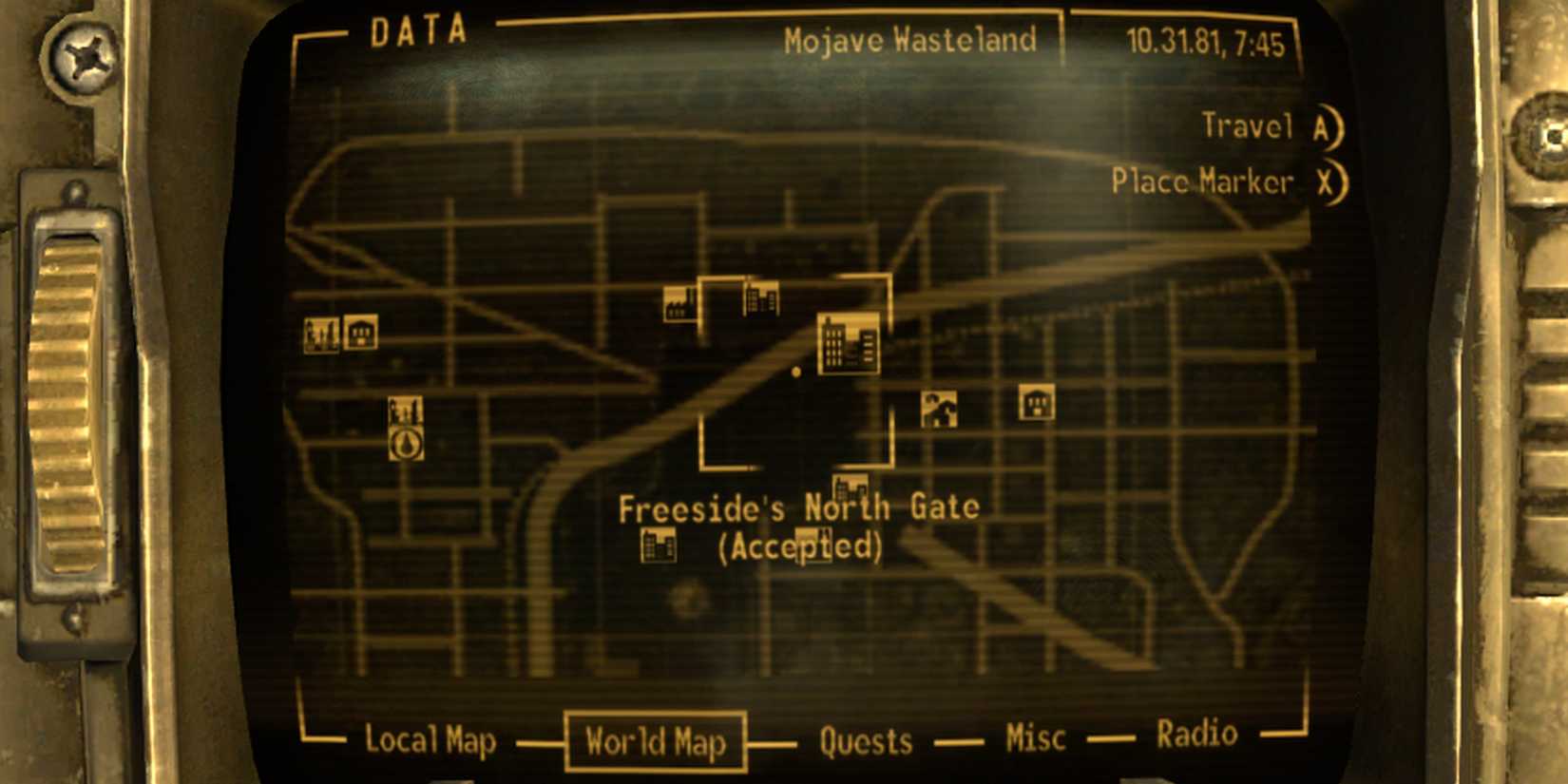The height and width of the screenshot is (784, 1568).
Task: Open the Radio tab
Action: [x=1195, y=733]
